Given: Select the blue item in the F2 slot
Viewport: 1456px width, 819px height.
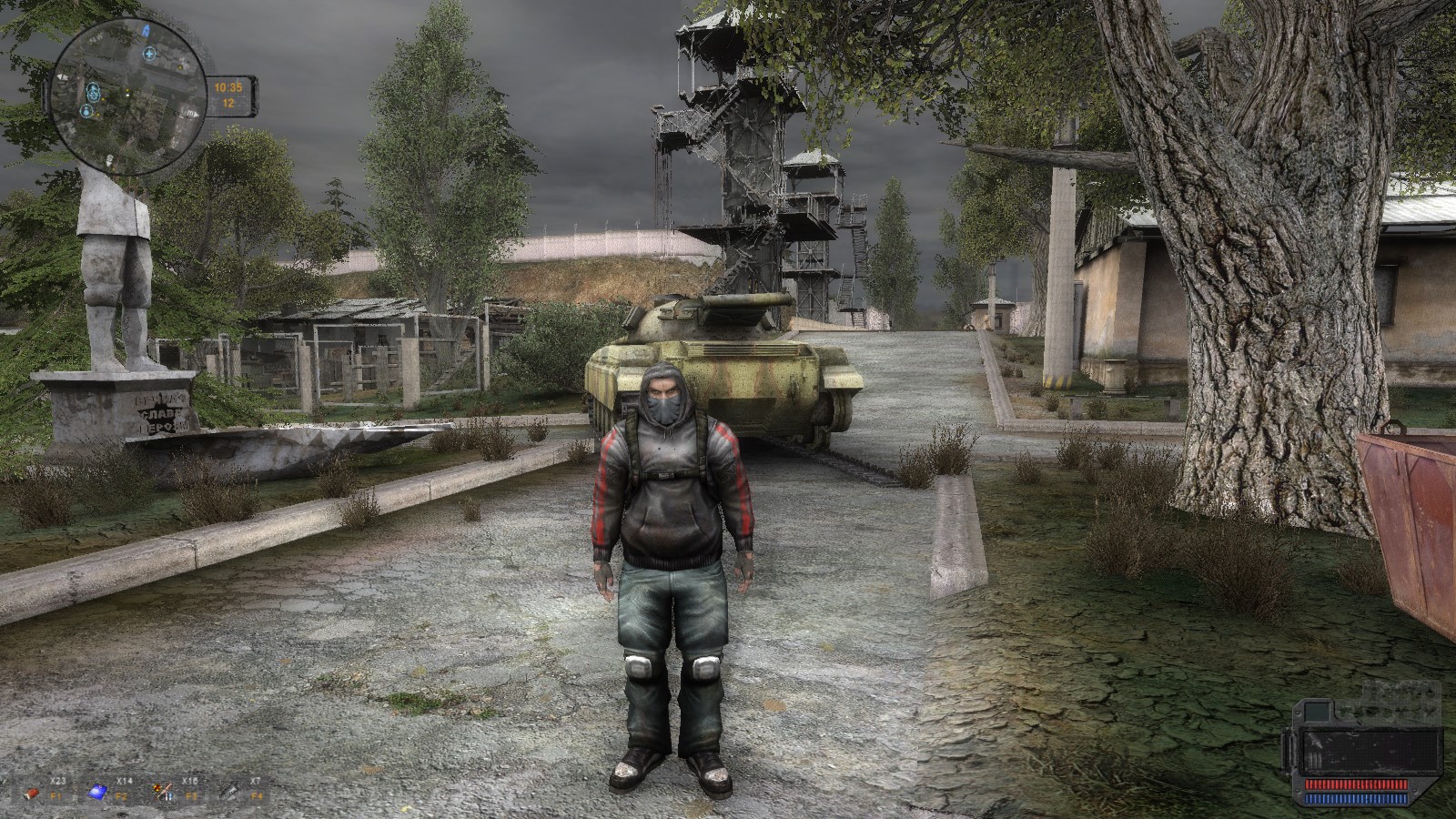Looking at the screenshot, I should 97,794.
